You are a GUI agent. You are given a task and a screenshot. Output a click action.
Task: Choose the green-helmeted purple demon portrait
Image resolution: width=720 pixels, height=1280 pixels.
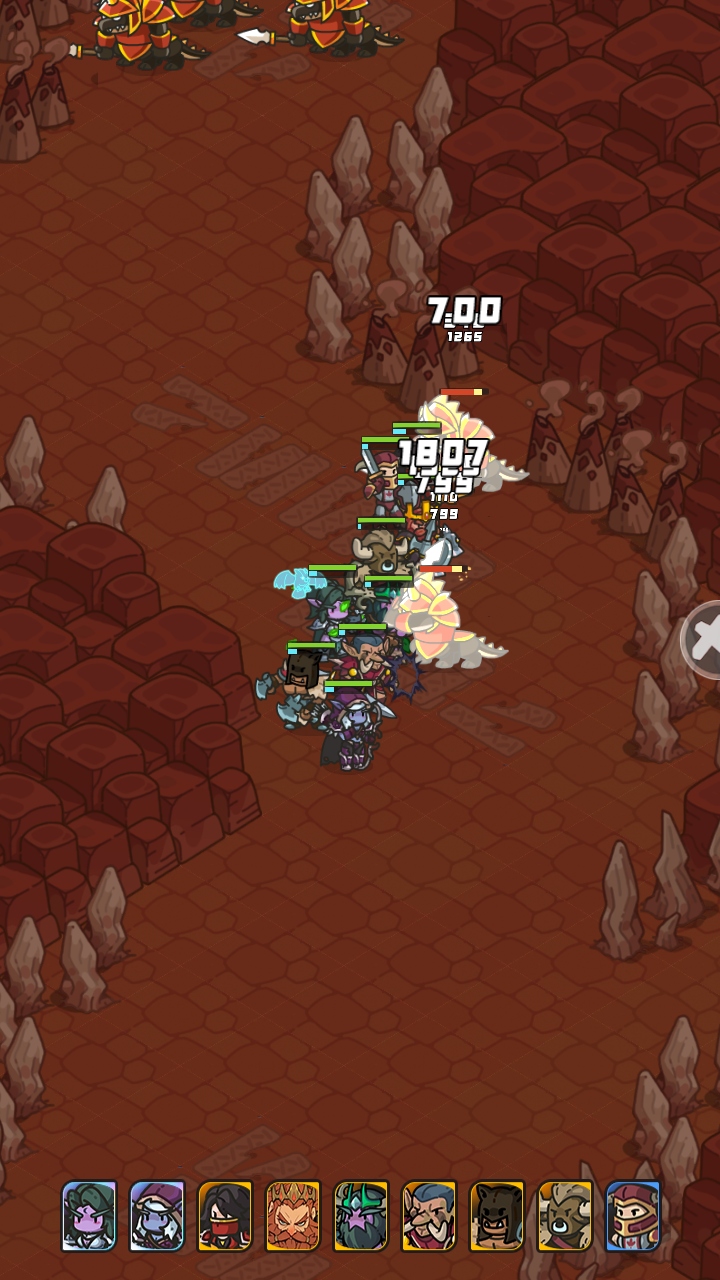pos(361,1215)
